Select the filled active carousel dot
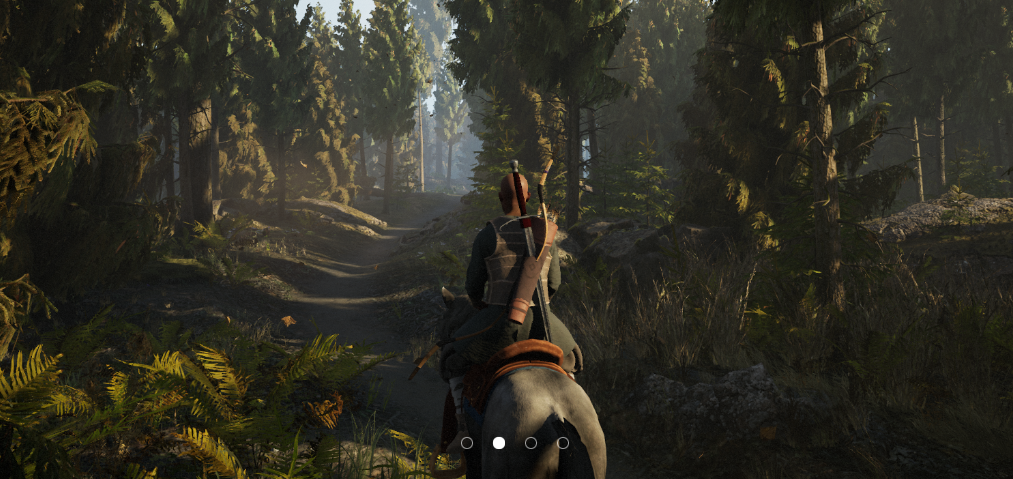1013x479 pixels. coord(499,443)
